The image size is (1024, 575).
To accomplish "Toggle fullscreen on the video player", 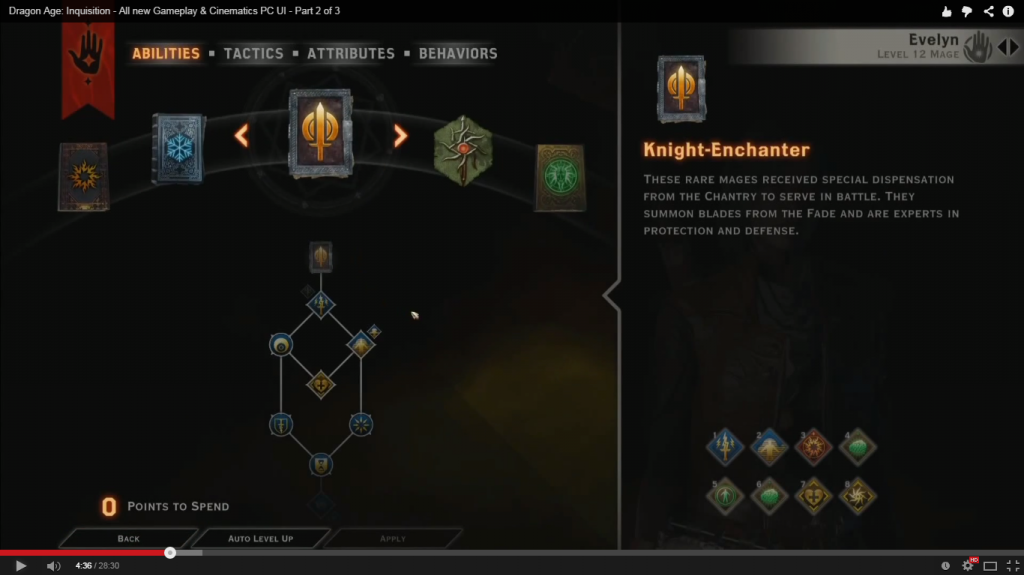I will pyautogui.click(x=1012, y=565).
